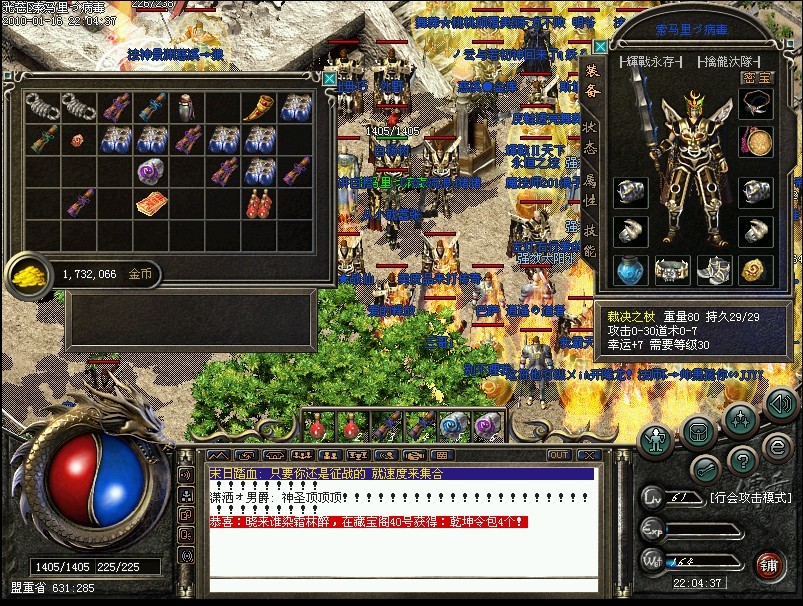Select the grey clay jar in the bag
This screenshot has width=803, height=606.
pyautogui.click(x=187, y=106)
